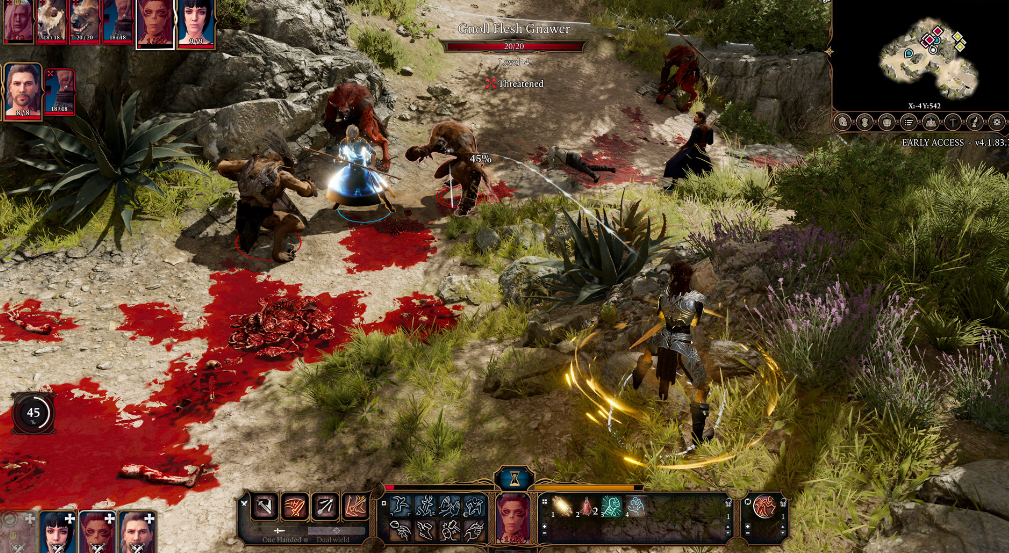The height and width of the screenshot is (553, 1009).
Task: Select the axe melee attack icon
Action: pos(265,506)
